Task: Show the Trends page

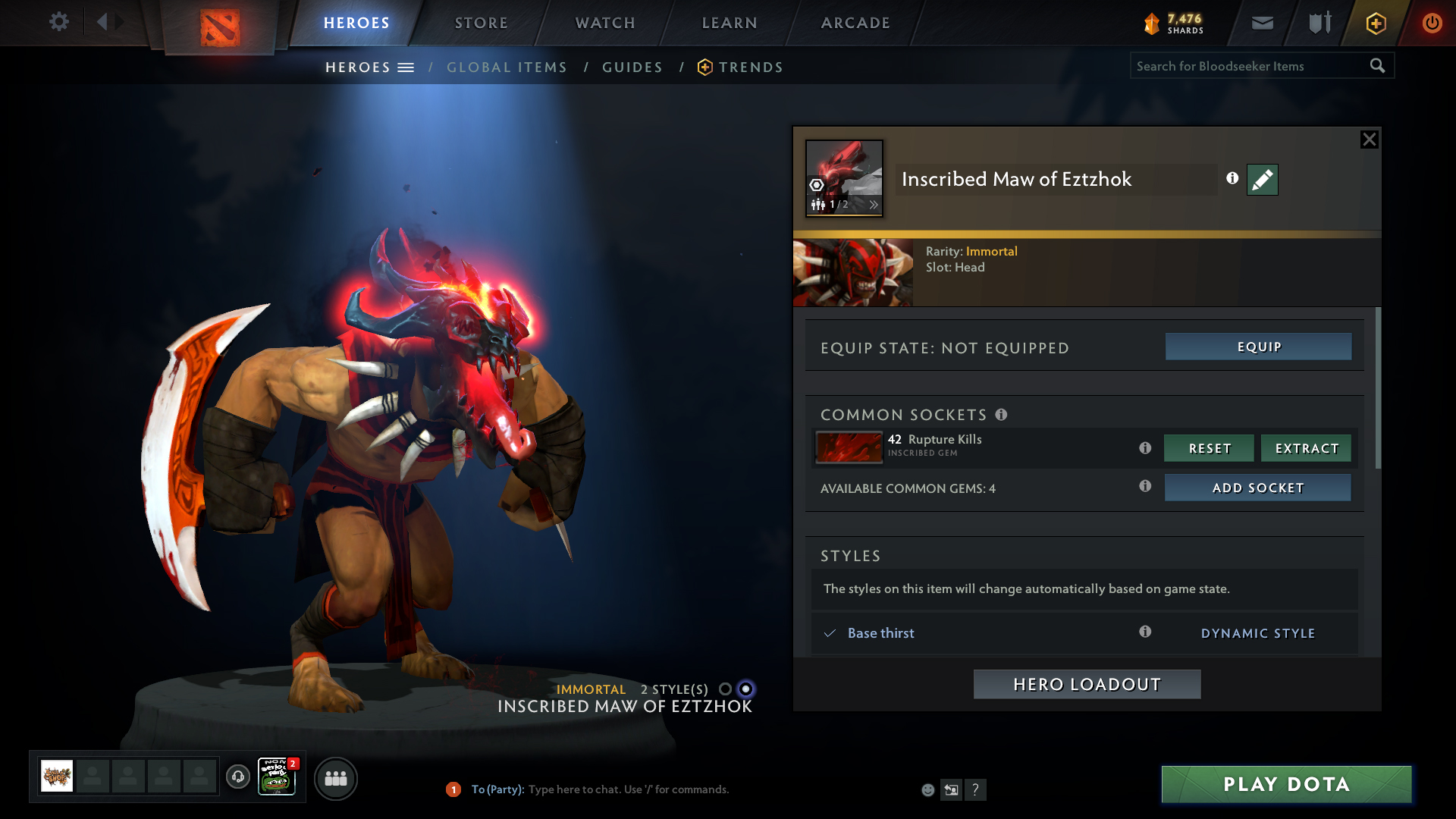Action: coord(751,67)
